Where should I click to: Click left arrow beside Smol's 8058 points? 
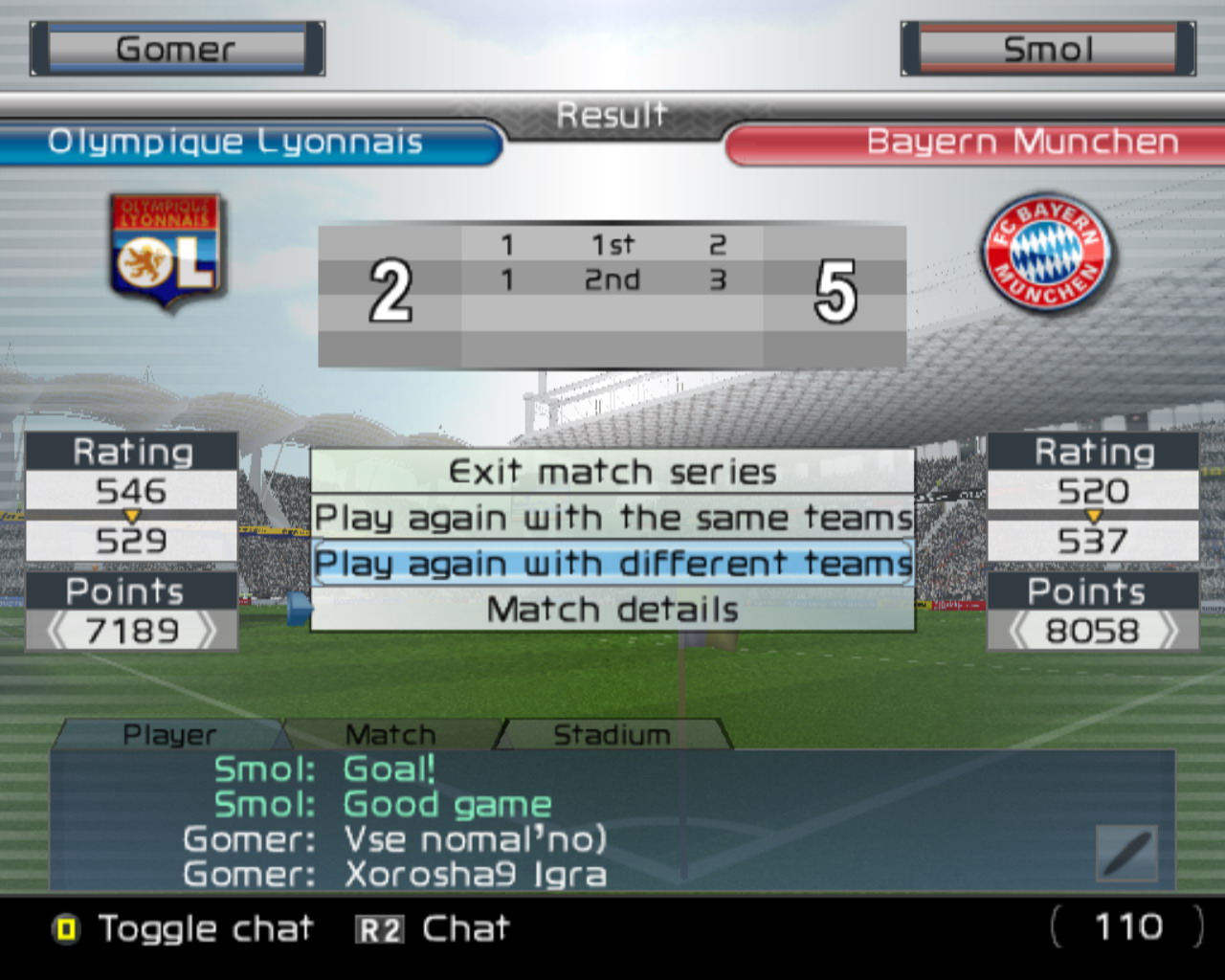pyautogui.click(x=1019, y=631)
